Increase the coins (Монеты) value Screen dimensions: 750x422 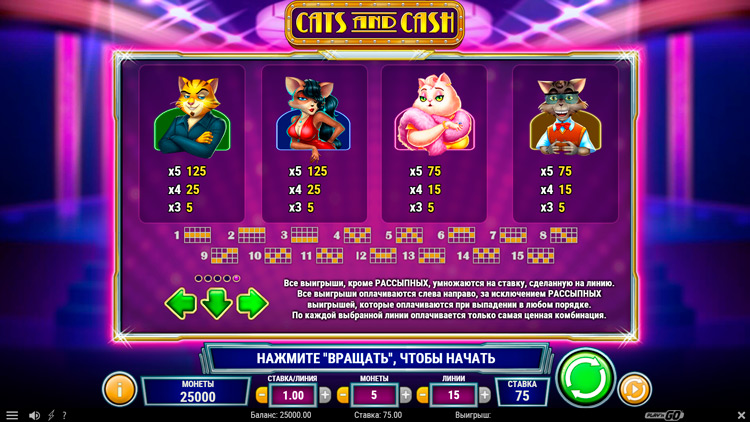pos(406,395)
